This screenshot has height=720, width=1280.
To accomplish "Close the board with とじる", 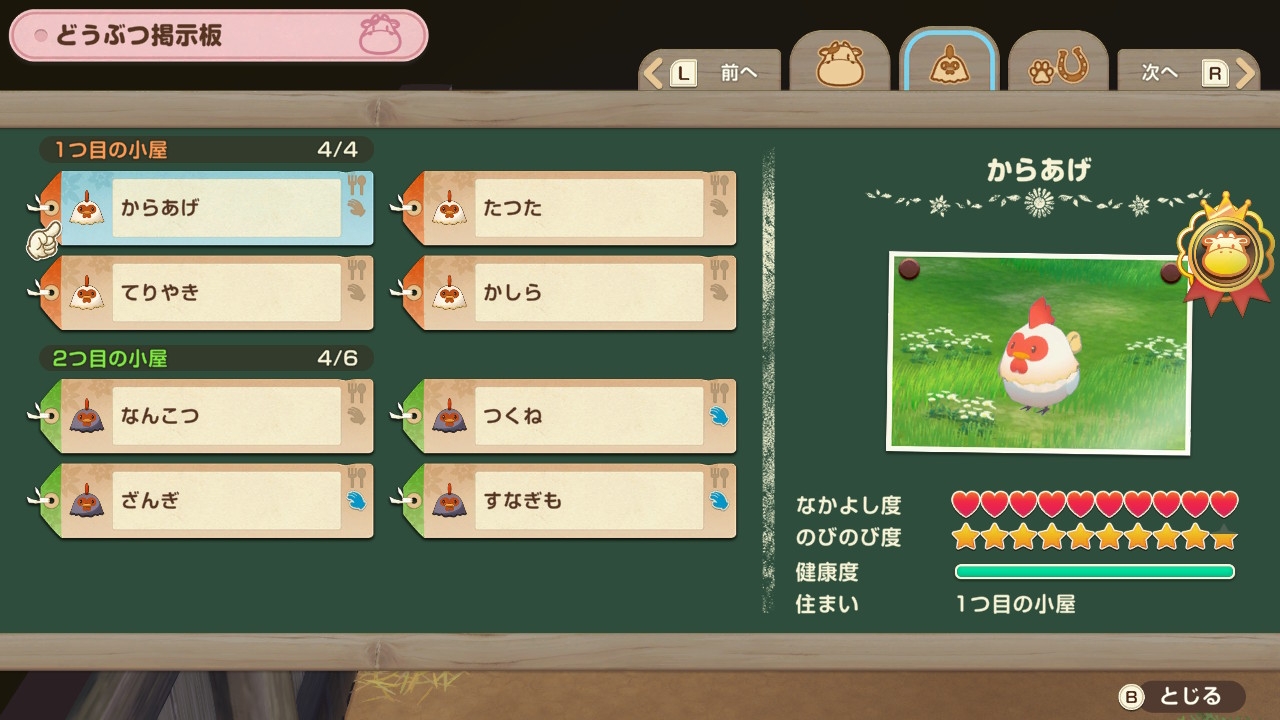I will pos(1180,696).
